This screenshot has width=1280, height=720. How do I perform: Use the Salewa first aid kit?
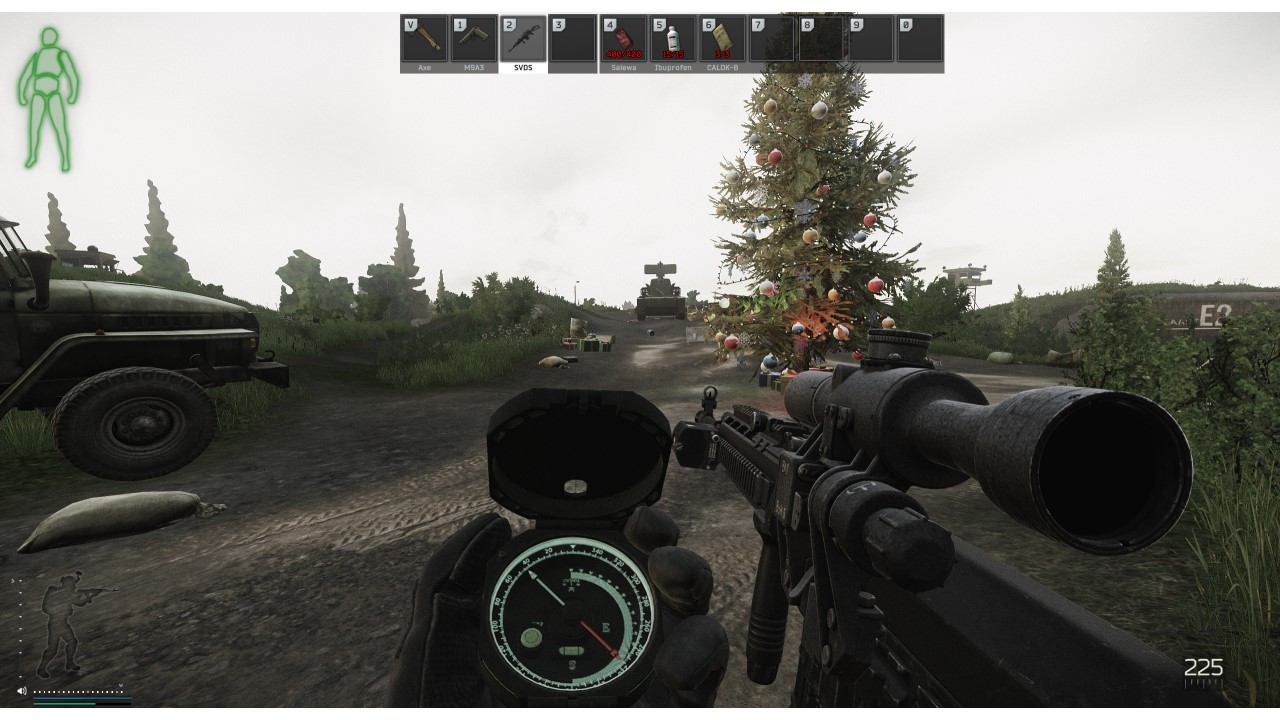622,38
